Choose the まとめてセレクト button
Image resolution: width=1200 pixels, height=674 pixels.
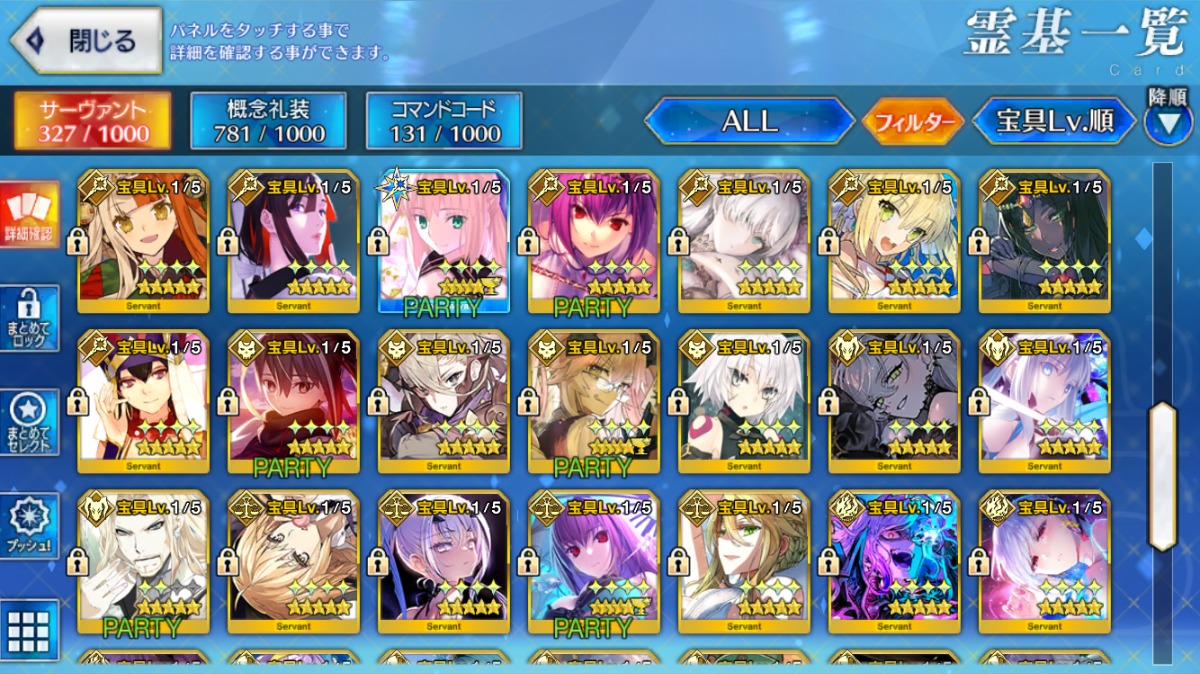tap(29, 422)
